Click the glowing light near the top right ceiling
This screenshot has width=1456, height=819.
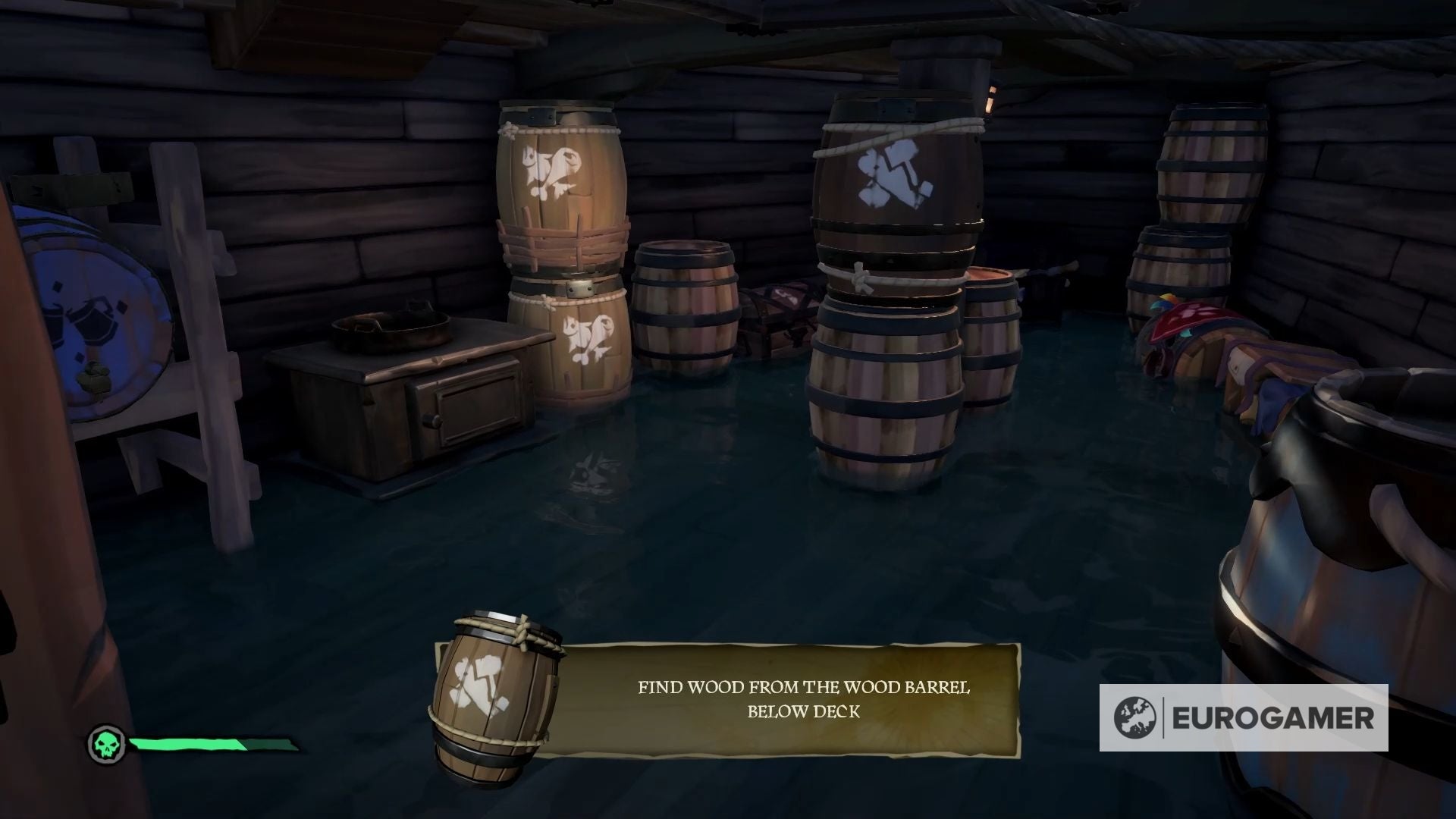[x=990, y=99]
